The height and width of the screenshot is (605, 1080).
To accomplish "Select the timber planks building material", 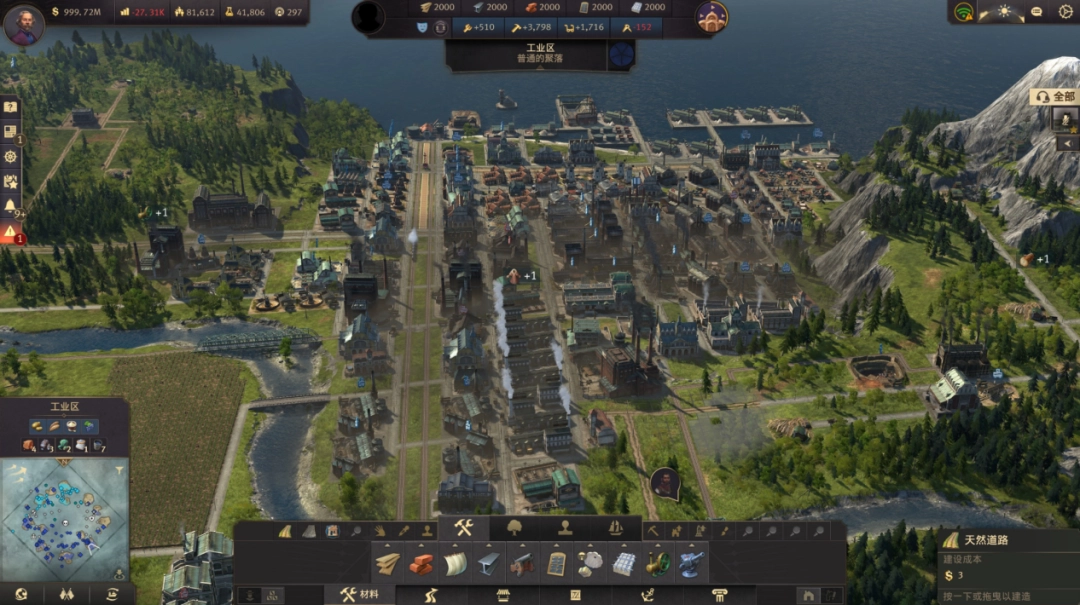I will 388,564.
